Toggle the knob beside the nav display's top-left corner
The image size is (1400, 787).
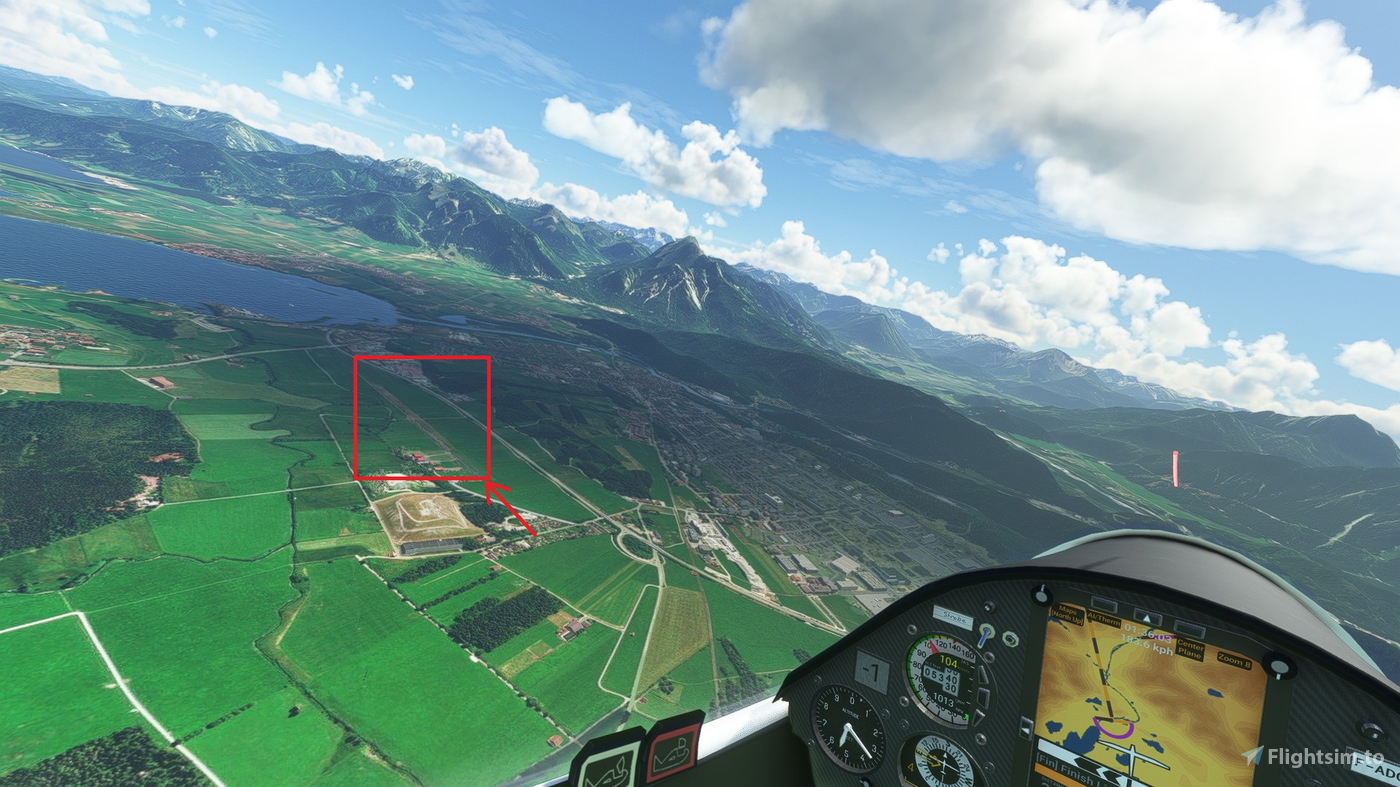(1041, 597)
